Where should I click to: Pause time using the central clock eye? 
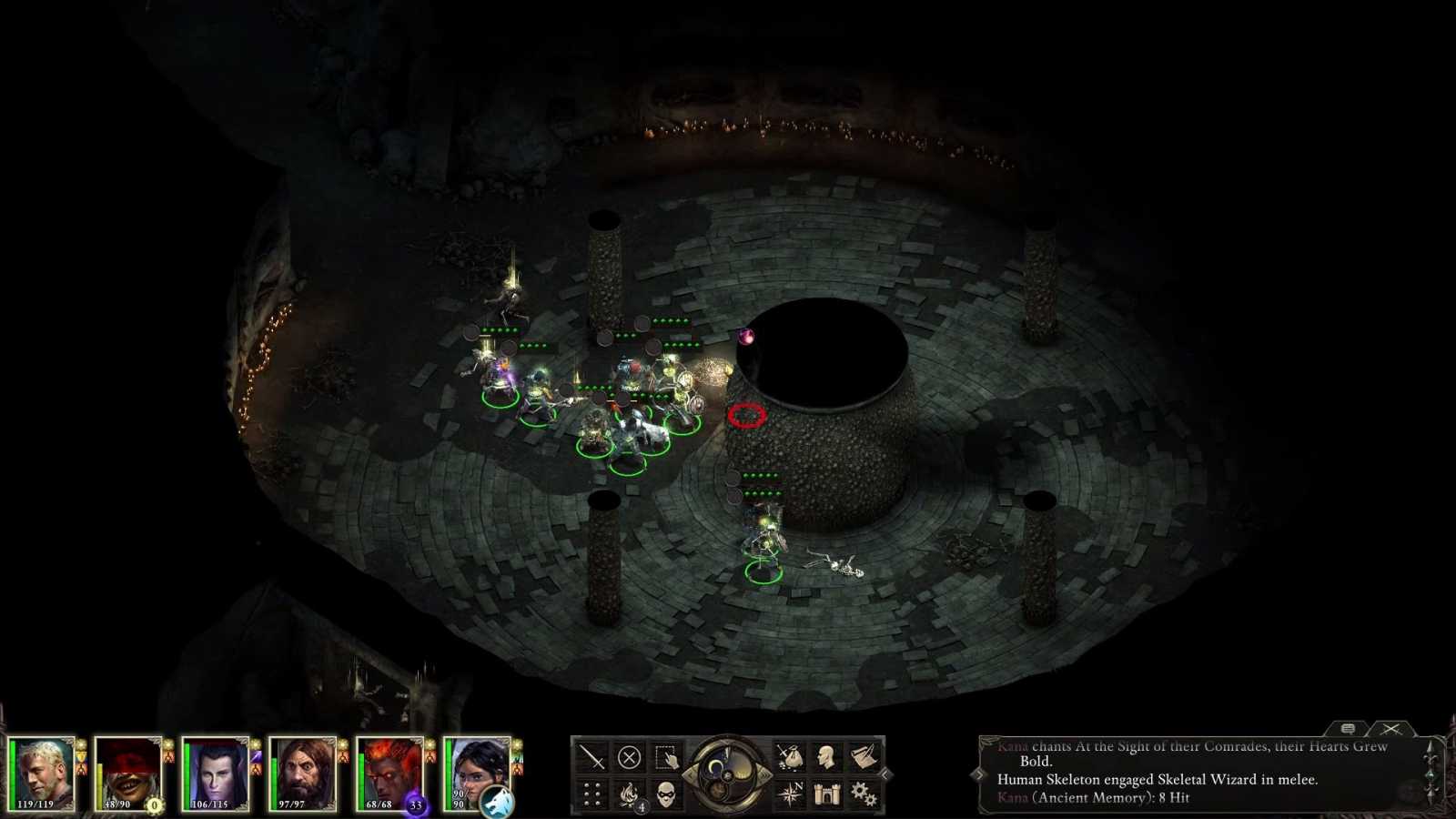[x=725, y=773]
